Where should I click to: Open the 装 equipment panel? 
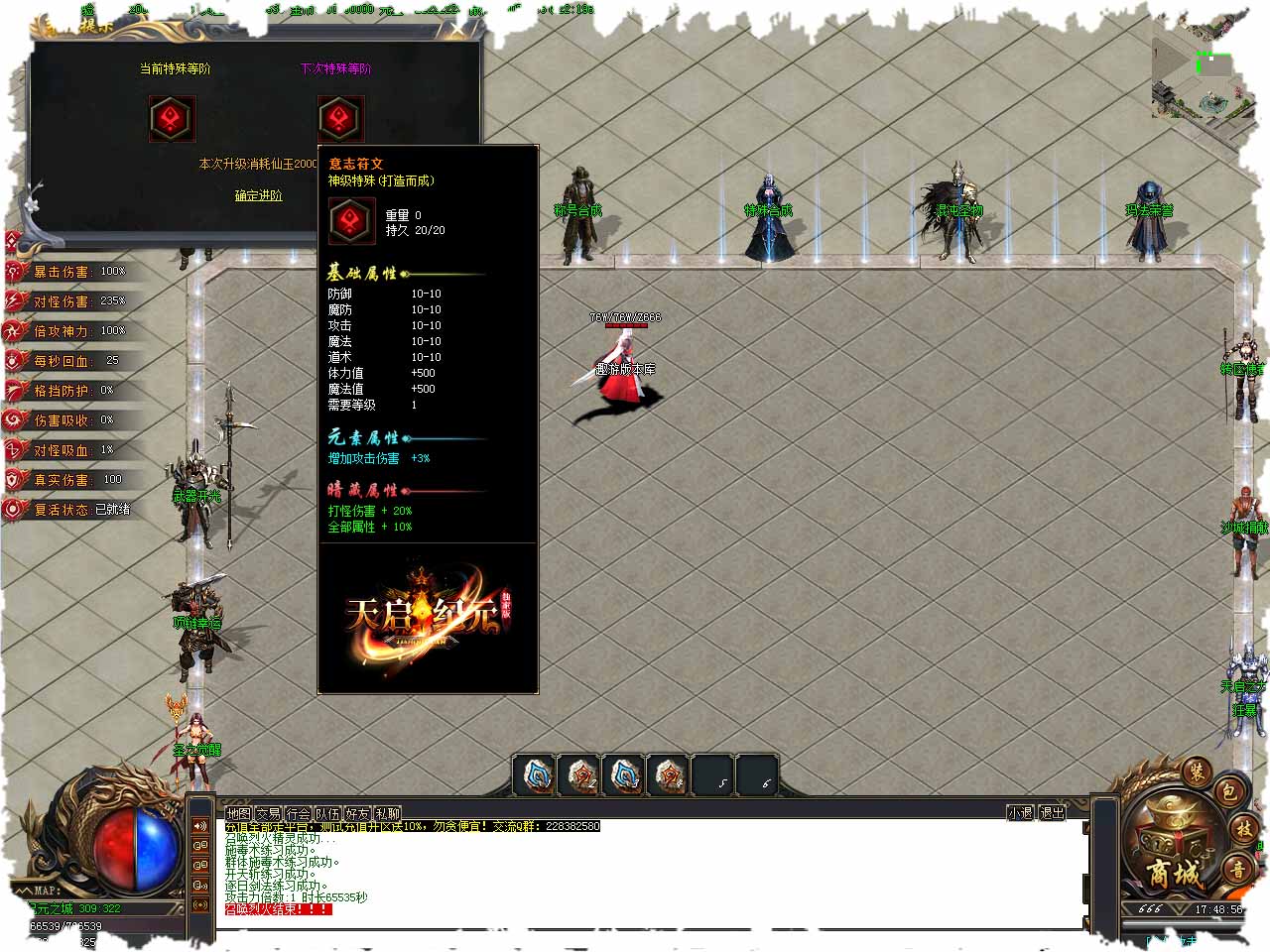coord(1197,772)
